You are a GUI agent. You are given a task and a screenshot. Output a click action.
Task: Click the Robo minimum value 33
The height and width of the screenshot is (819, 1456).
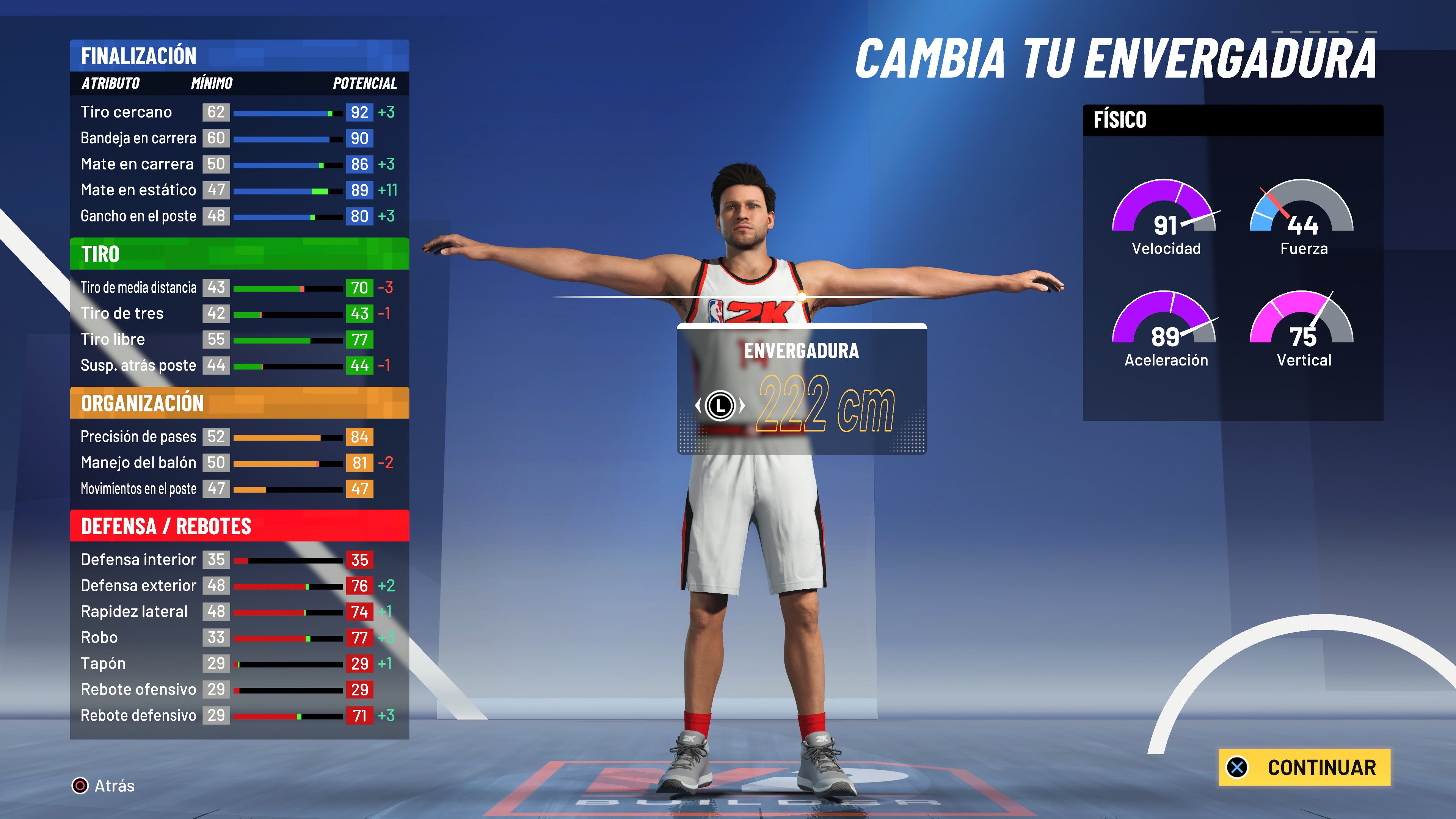216,637
